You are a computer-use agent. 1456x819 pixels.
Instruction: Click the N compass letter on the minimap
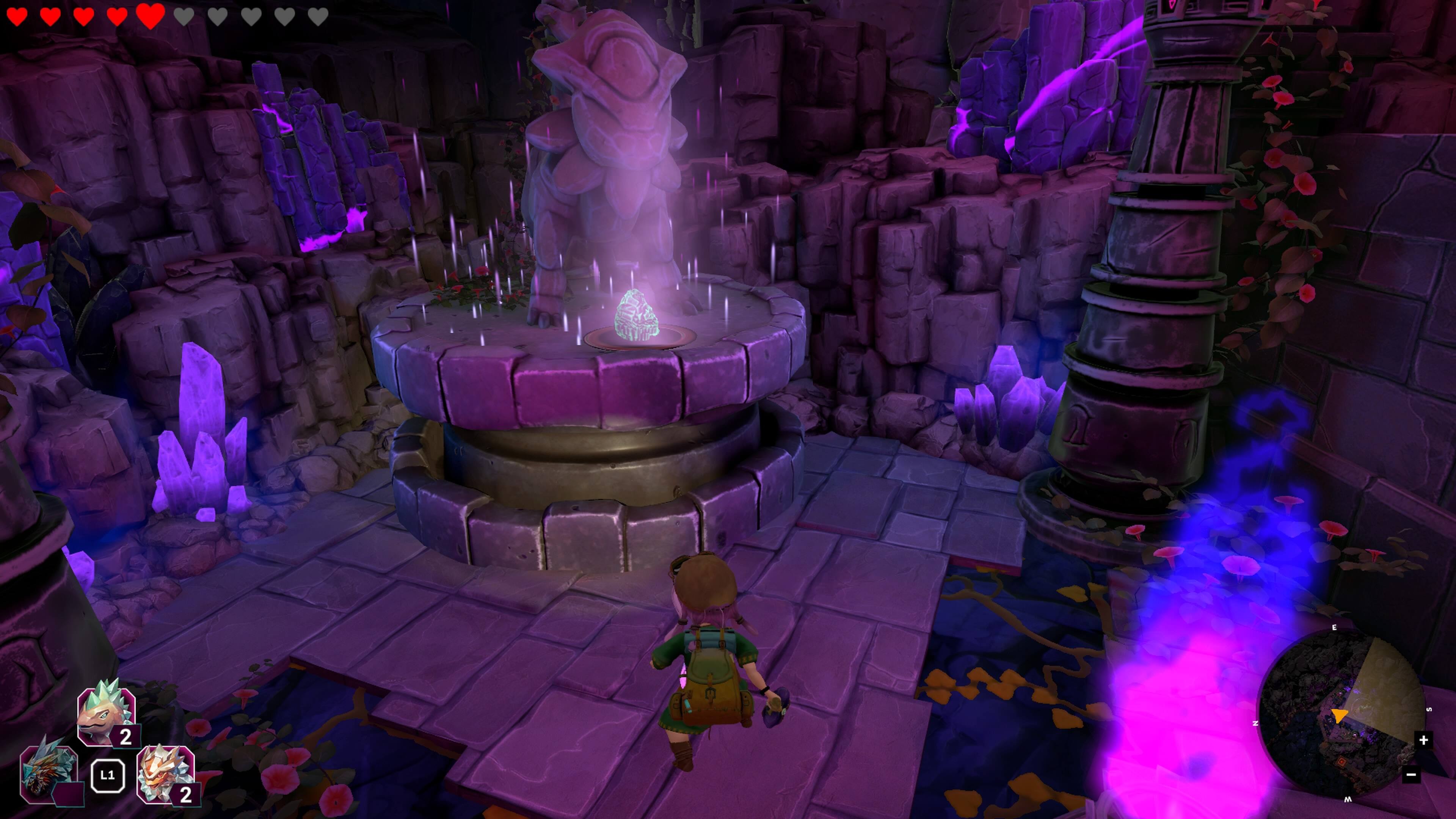1256,723
